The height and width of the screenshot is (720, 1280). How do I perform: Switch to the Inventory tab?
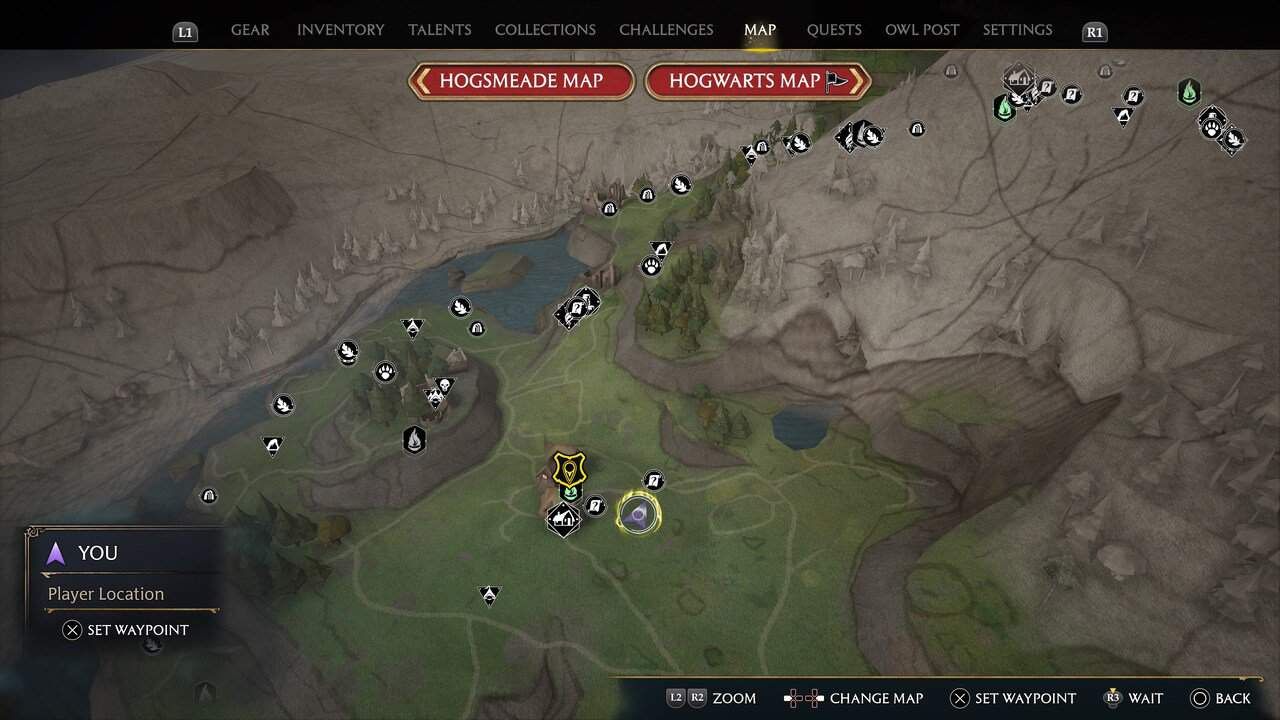coord(340,30)
